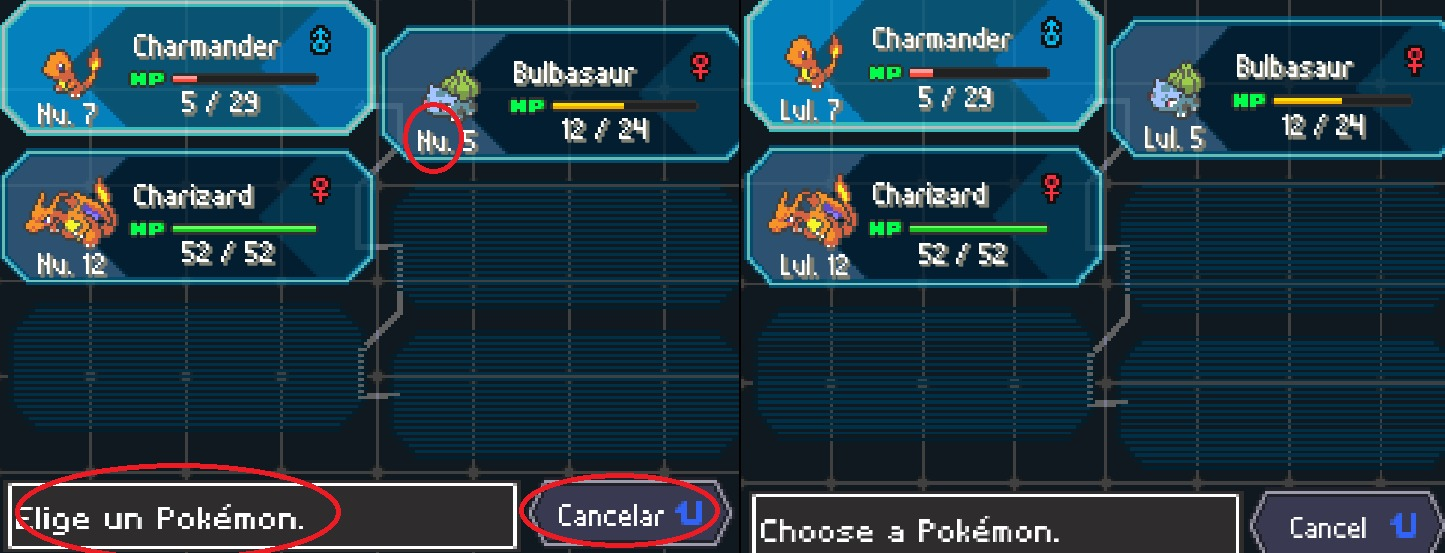Viewport: 1445px width, 553px height.
Task: Pick the Charizard slot marked Lvl. 12
Action: point(925,215)
